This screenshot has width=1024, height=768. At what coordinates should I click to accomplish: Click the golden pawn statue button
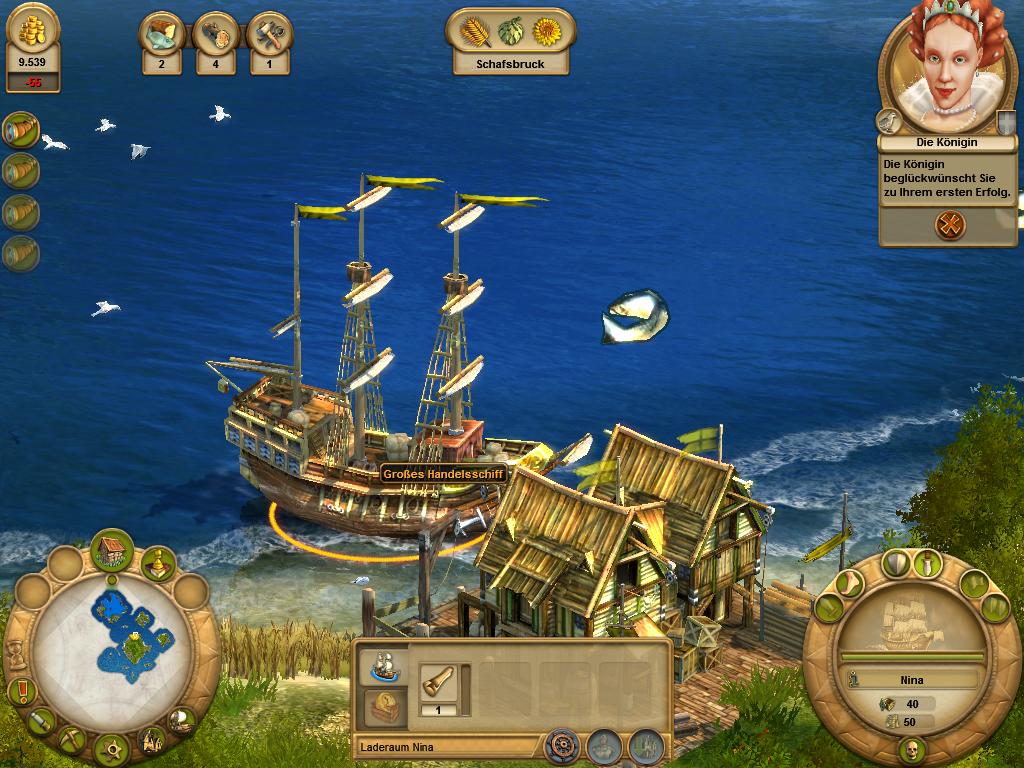pos(157,564)
